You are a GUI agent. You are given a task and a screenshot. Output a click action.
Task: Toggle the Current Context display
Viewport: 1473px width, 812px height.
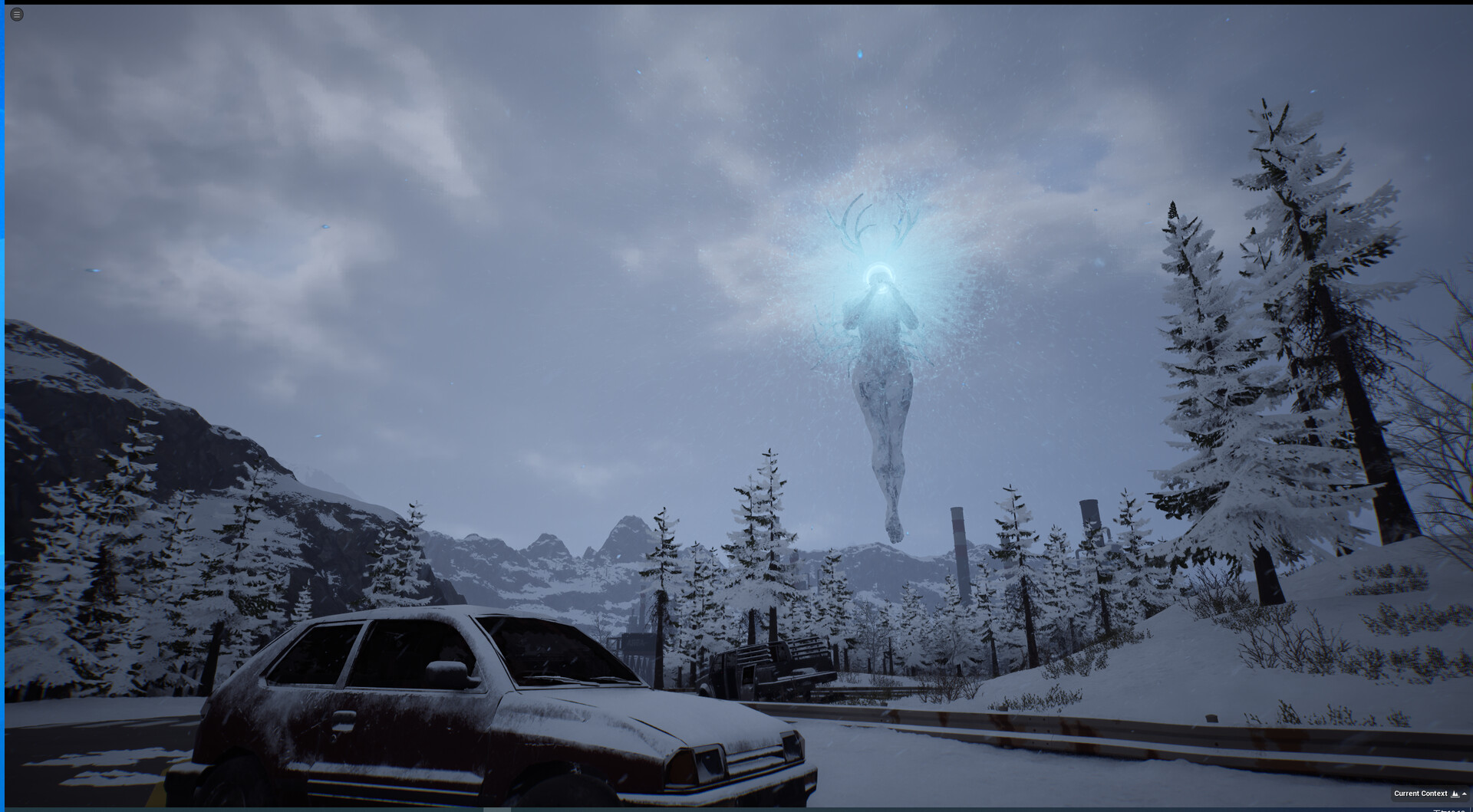coord(1421,794)
